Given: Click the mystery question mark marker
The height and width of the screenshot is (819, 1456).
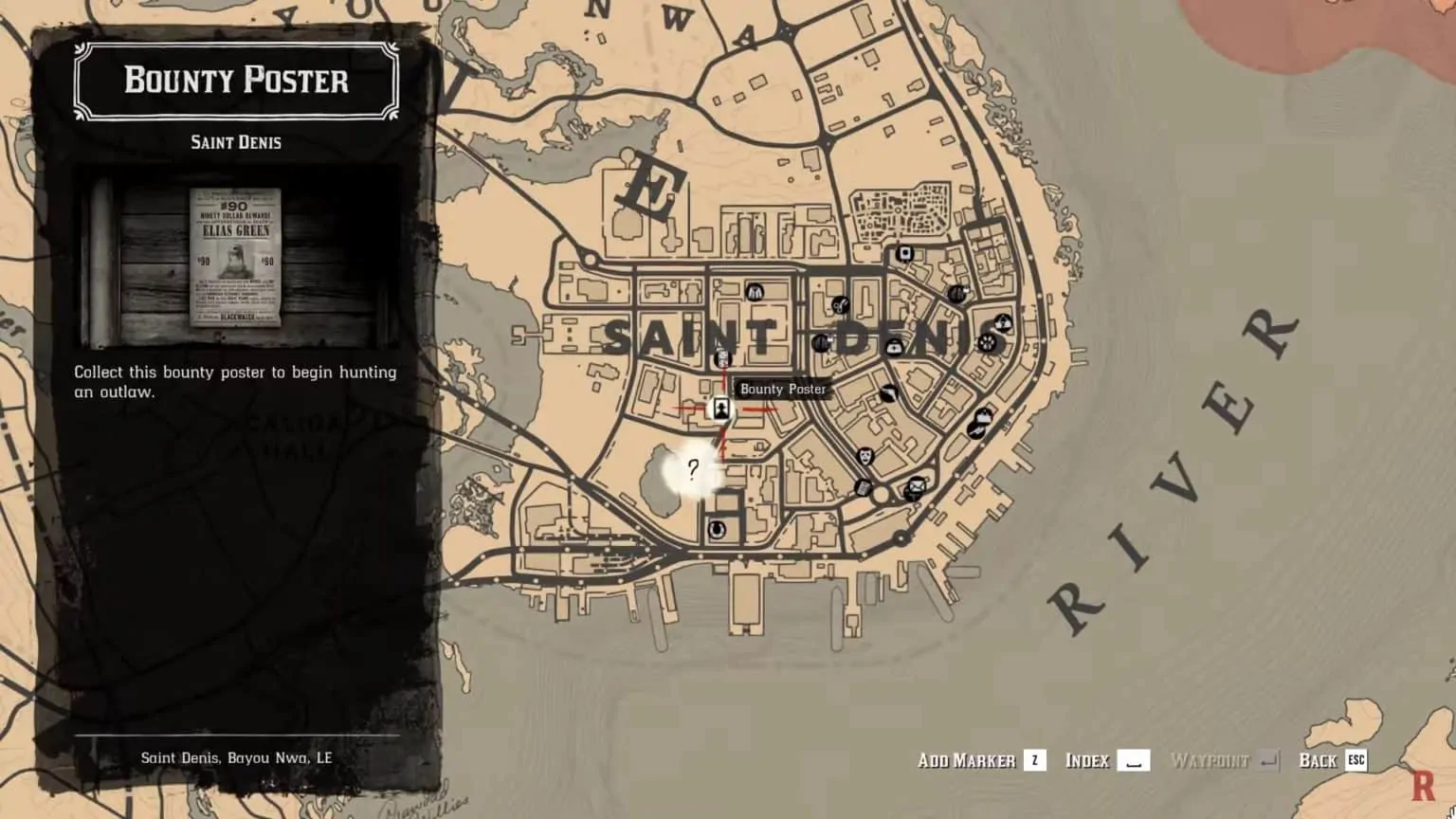Looking at the screenshot, I should coord(695,467).
